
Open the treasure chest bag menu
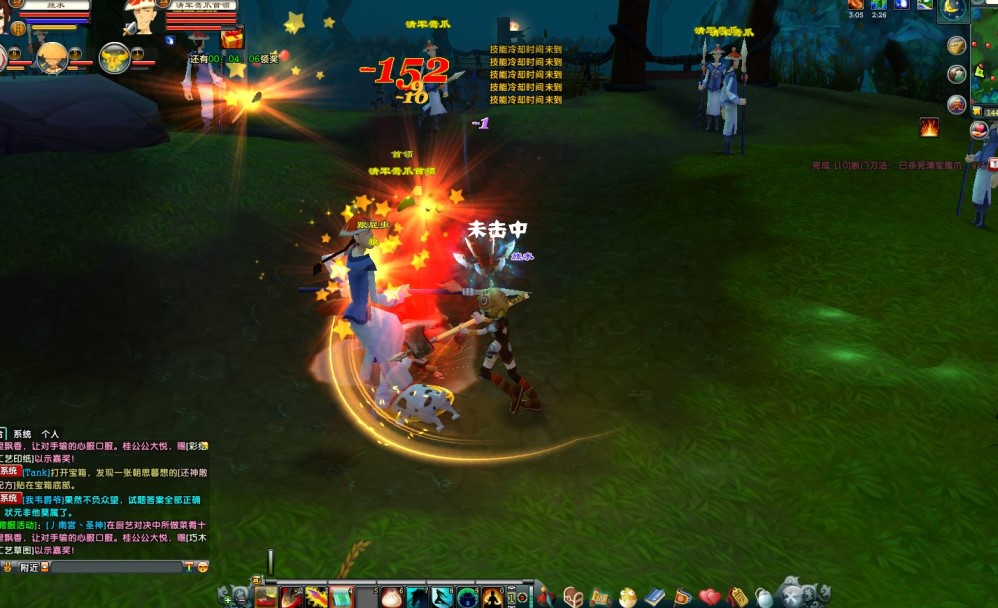click(573, 597)
